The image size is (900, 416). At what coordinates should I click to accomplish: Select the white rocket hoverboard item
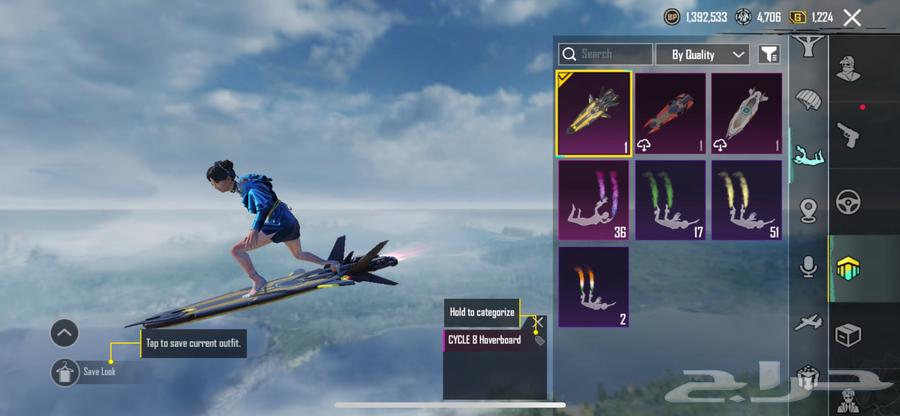pos(746,113)
